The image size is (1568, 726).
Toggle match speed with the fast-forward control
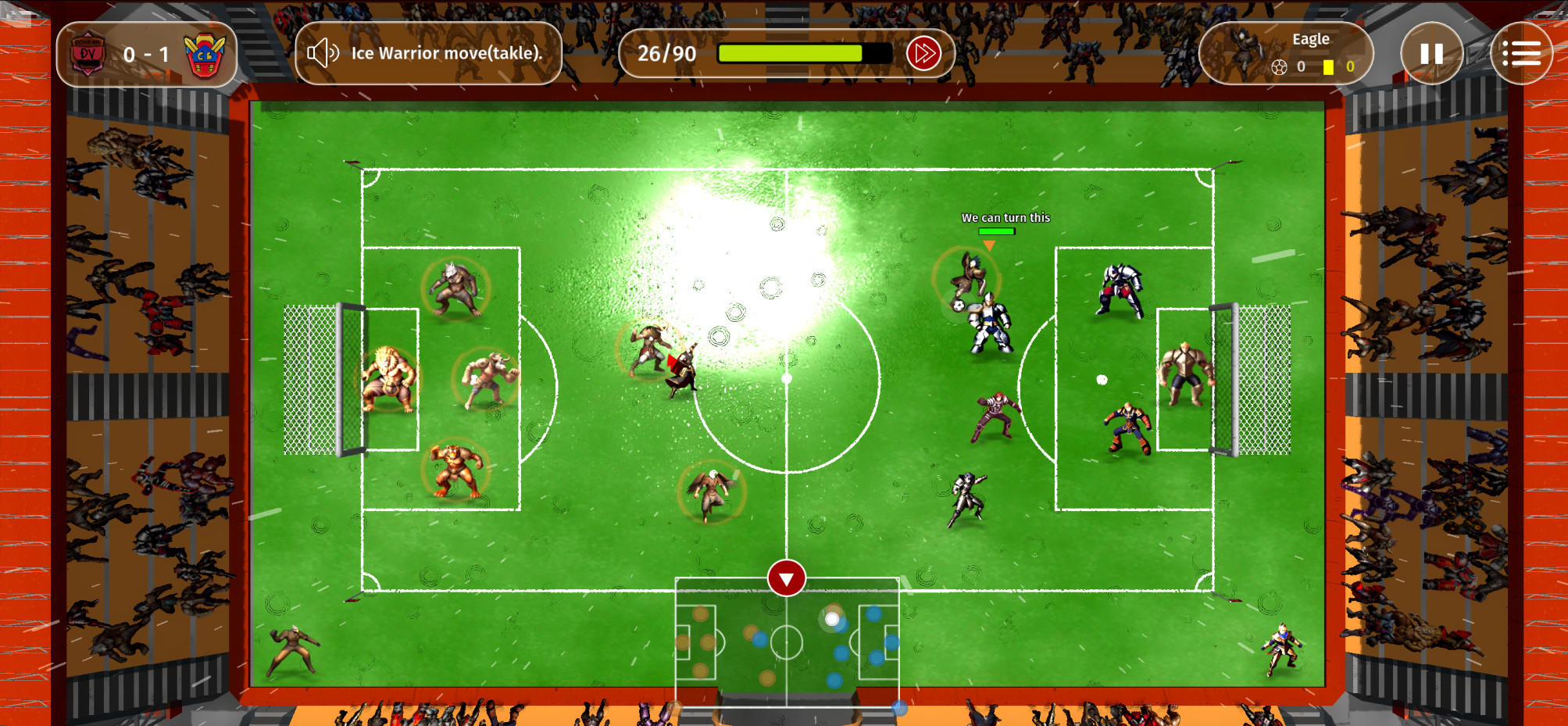923,53
